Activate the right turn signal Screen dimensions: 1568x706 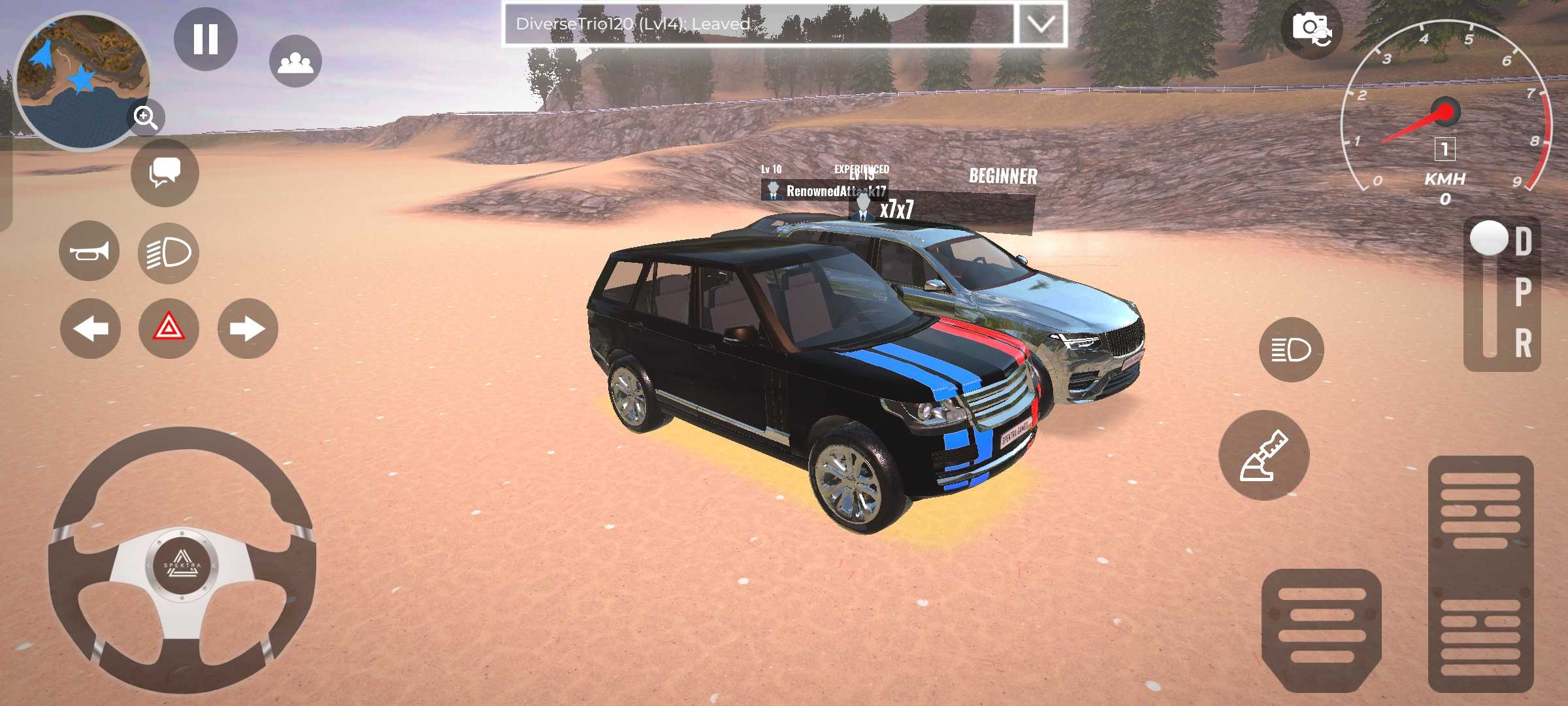(248, 328)
